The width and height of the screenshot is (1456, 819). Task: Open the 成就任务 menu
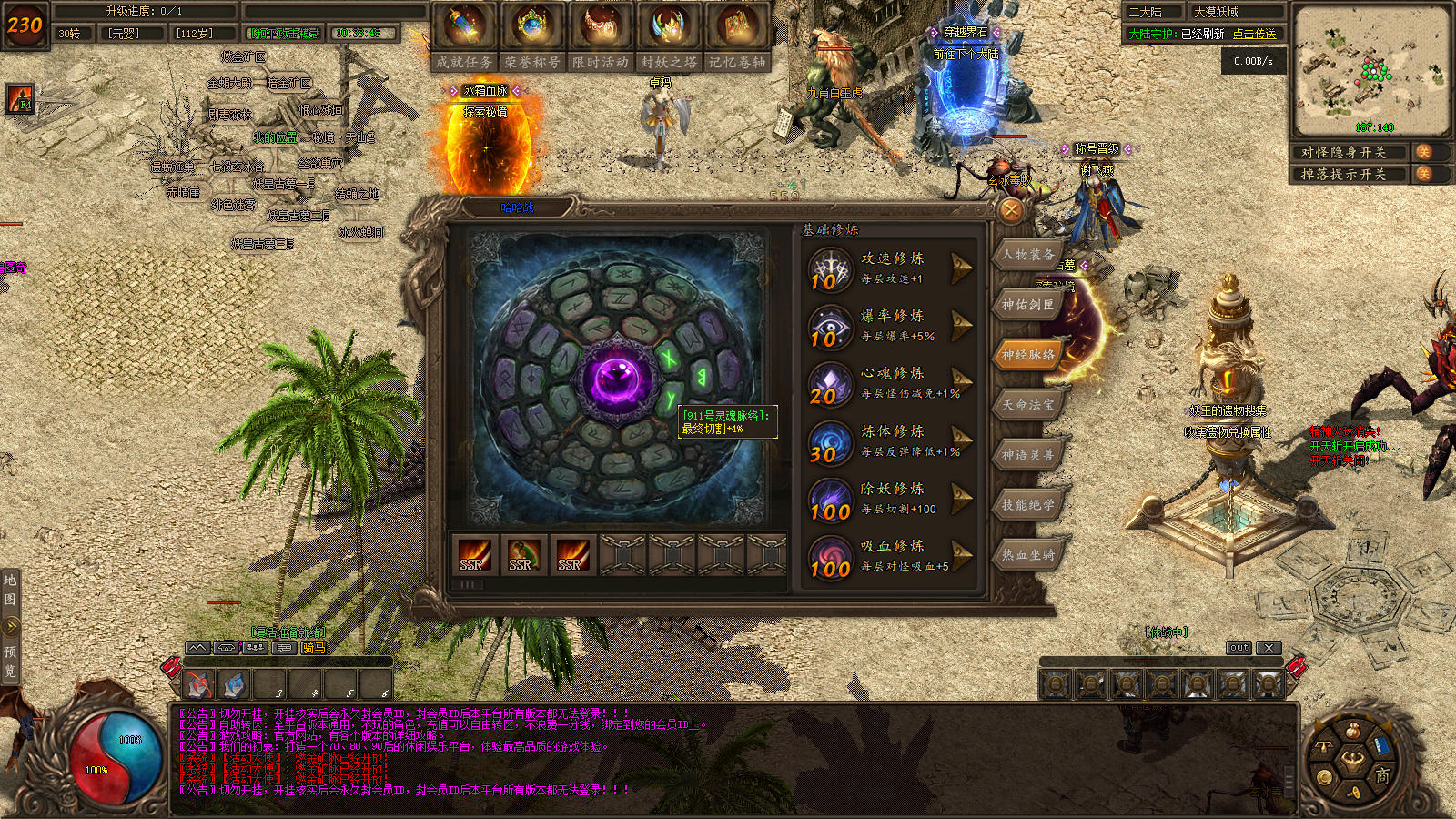[x=464, y=36]
